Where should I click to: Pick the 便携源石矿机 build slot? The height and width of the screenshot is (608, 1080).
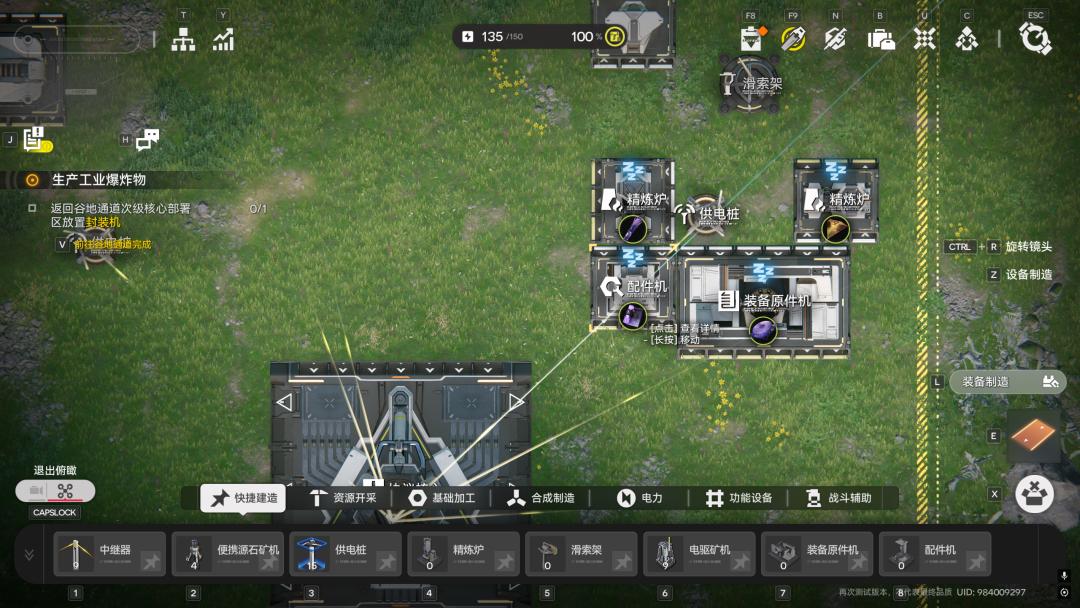228,554
